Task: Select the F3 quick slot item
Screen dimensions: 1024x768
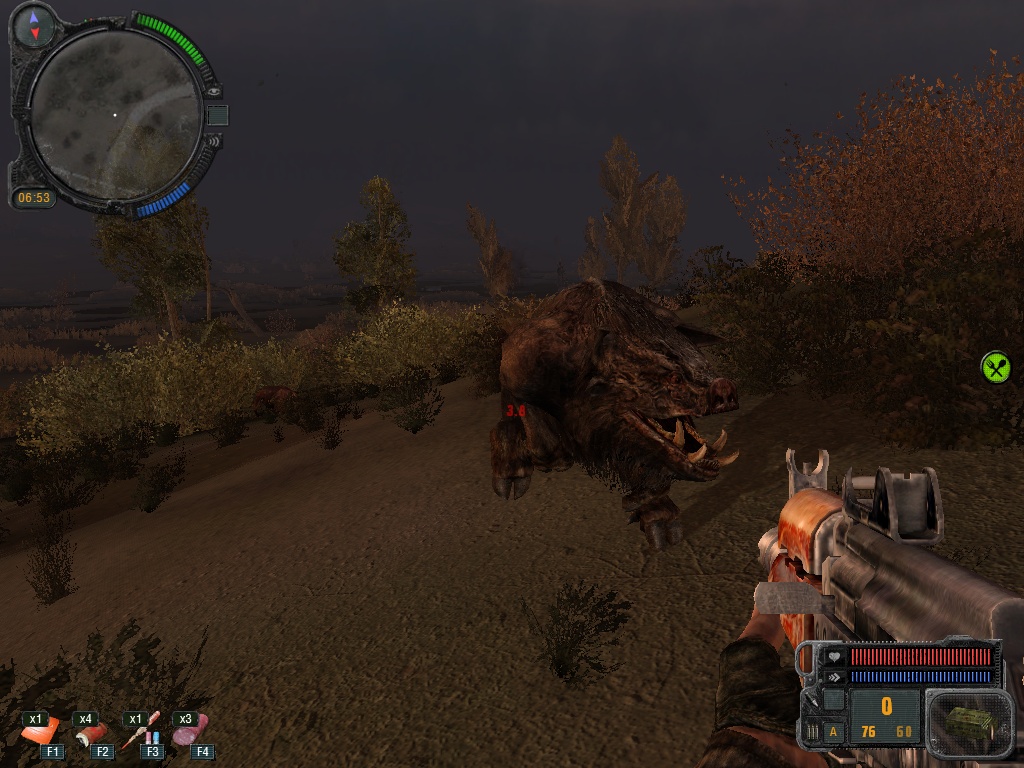Action: tap(142, 733)
